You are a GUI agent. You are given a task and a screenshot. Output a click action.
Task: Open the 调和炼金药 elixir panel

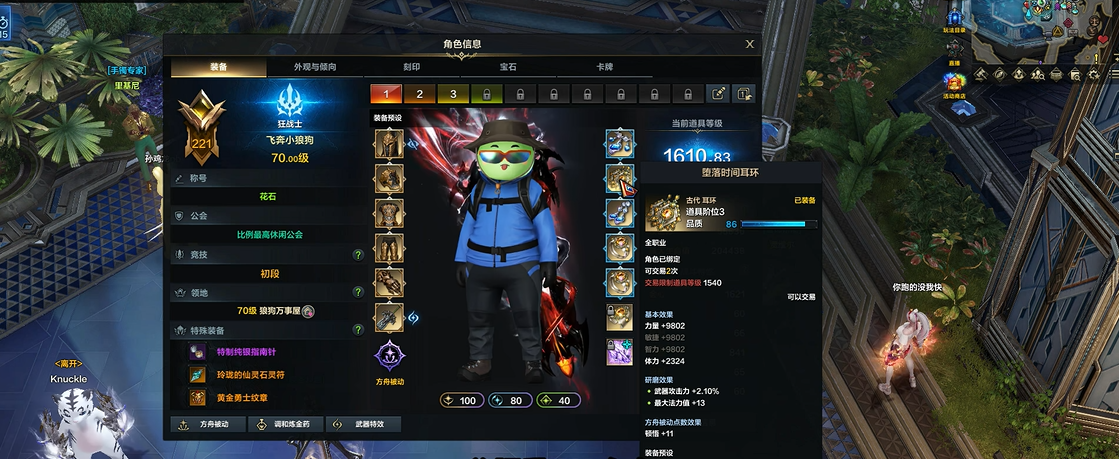click(x=286, y=424)
